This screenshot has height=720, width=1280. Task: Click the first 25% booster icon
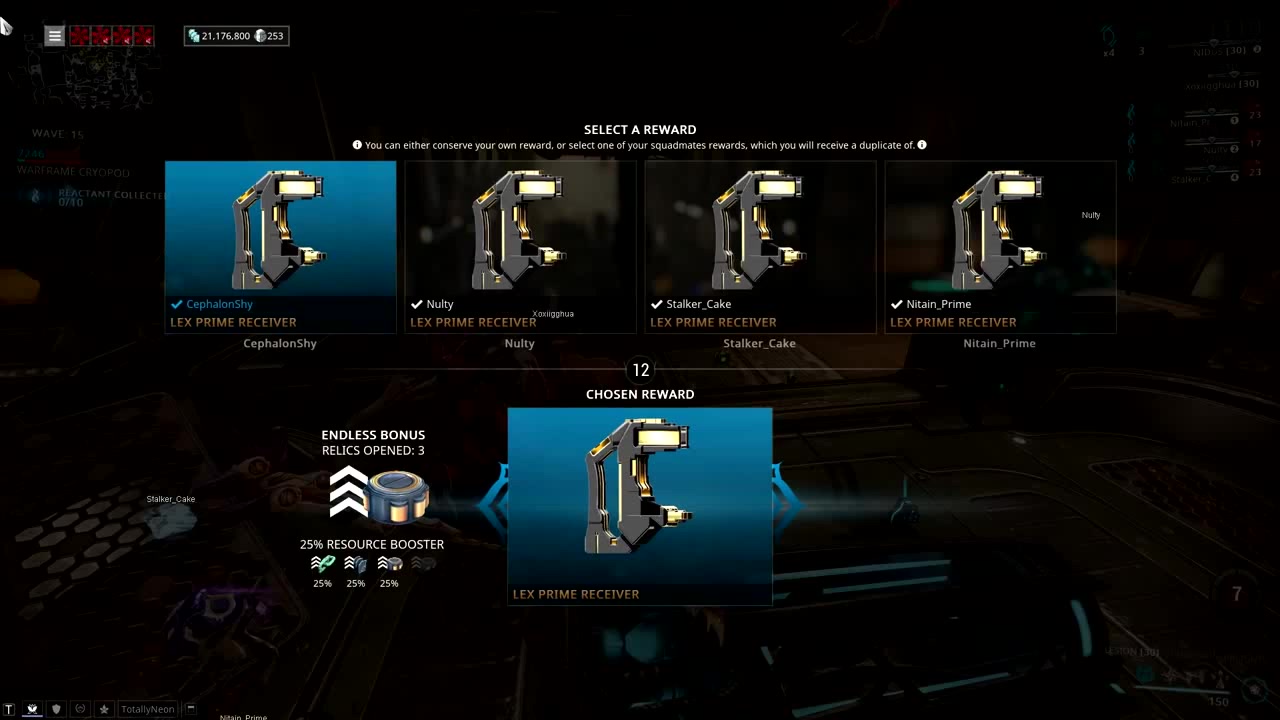(x=322, y=564)
